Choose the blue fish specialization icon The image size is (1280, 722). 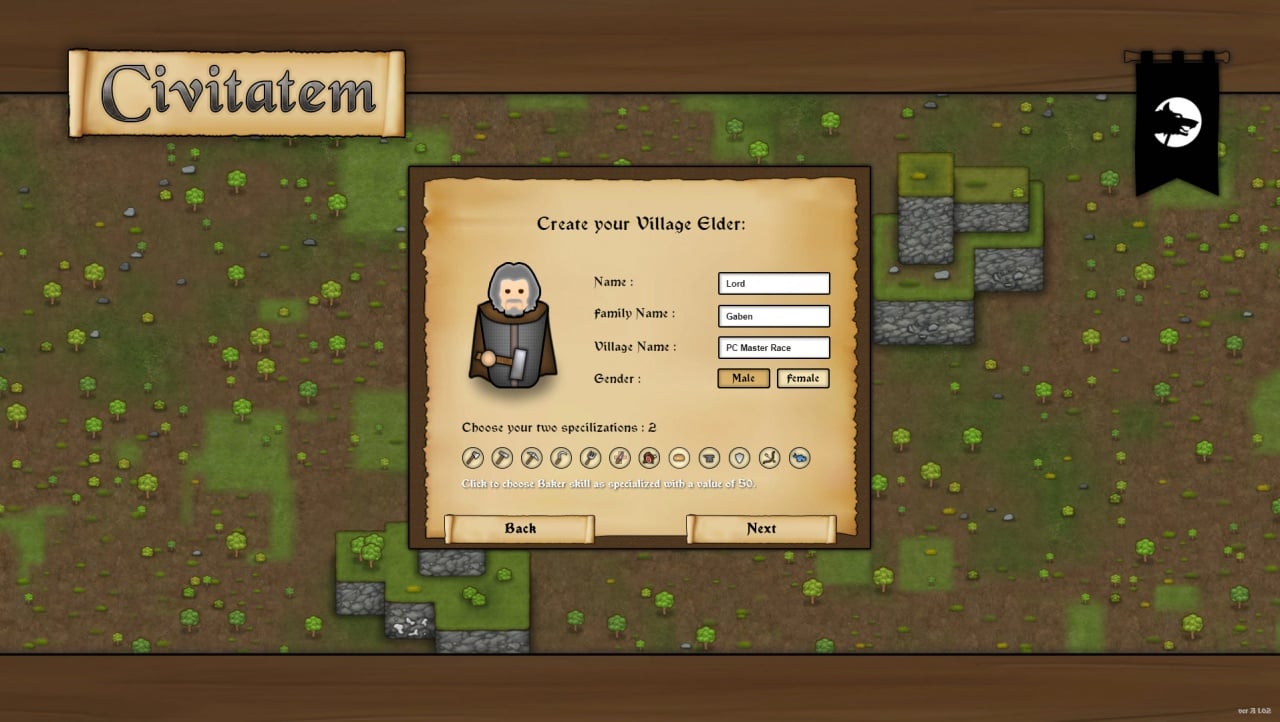click(799, 458)
